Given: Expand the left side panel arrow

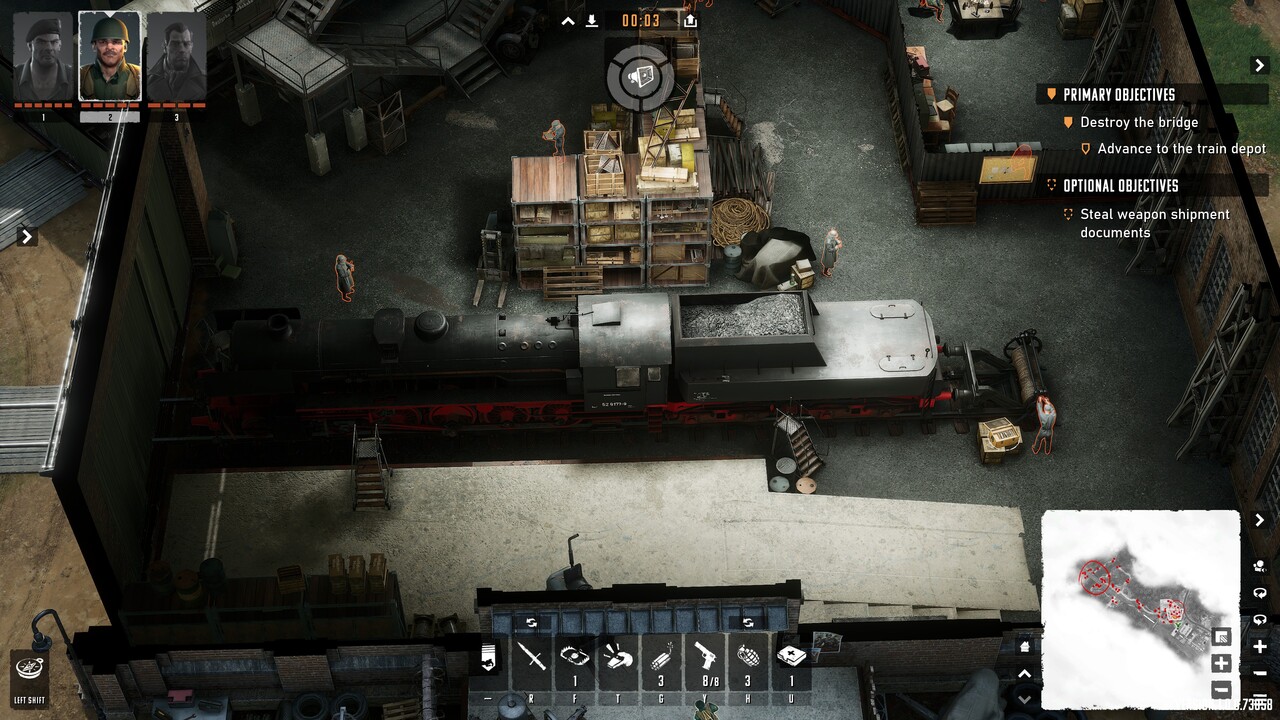Looking at the screenshot, I should coord(27,237).
